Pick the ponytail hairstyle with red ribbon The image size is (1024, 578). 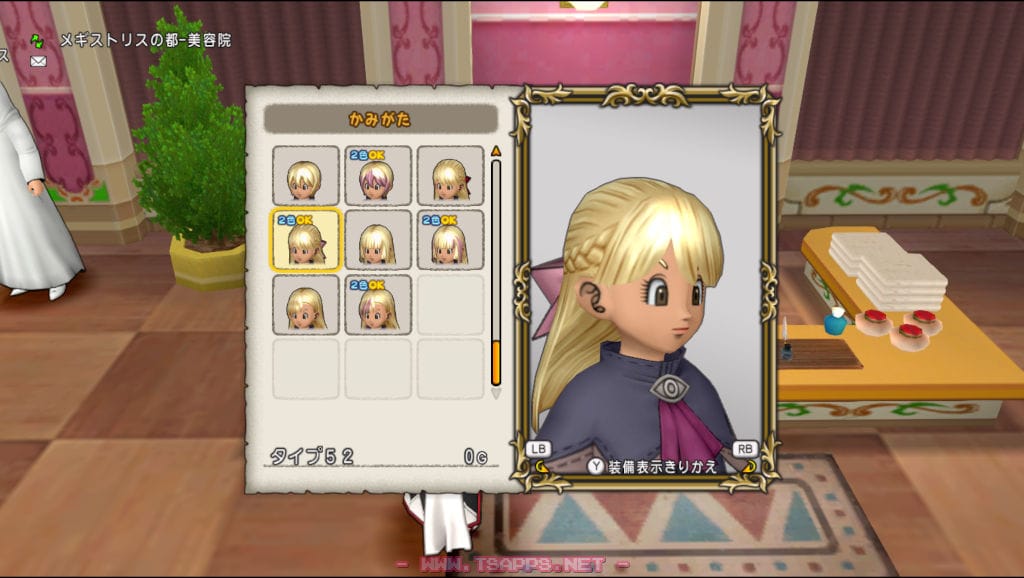[x=449, y=176]
